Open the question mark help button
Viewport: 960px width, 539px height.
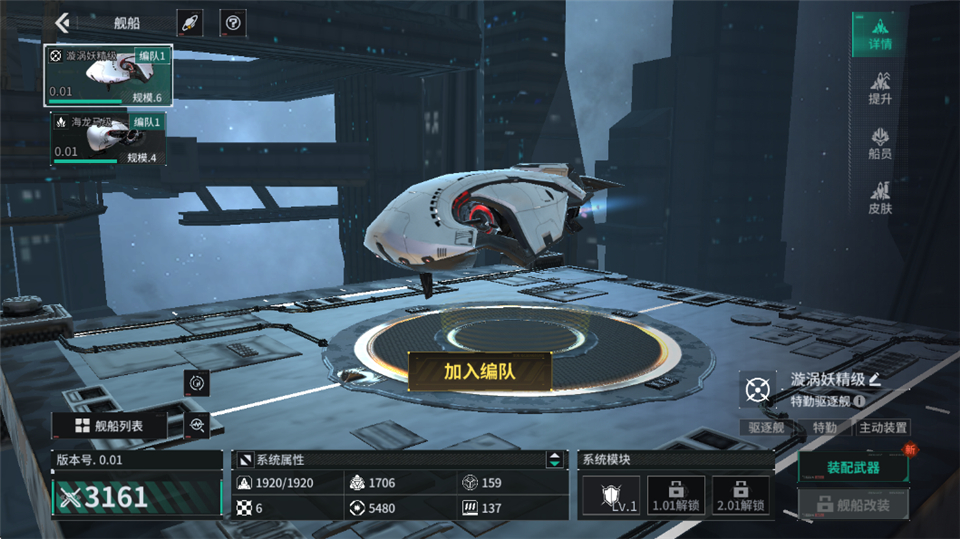(x=232, y=22)
